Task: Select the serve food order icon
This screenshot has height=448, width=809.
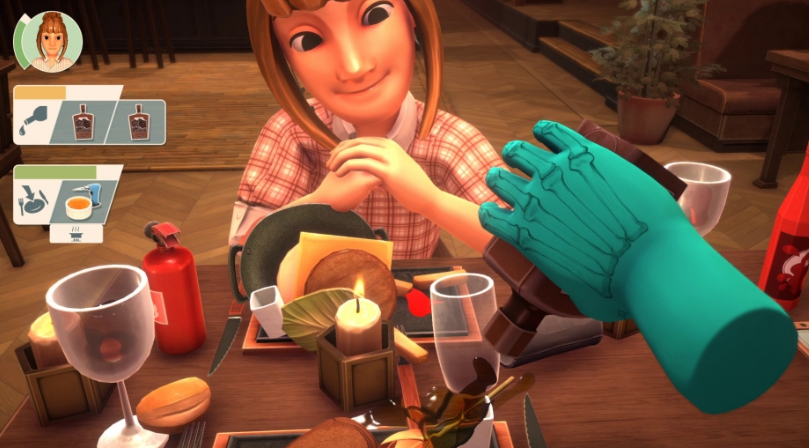Action: point(33,203)
